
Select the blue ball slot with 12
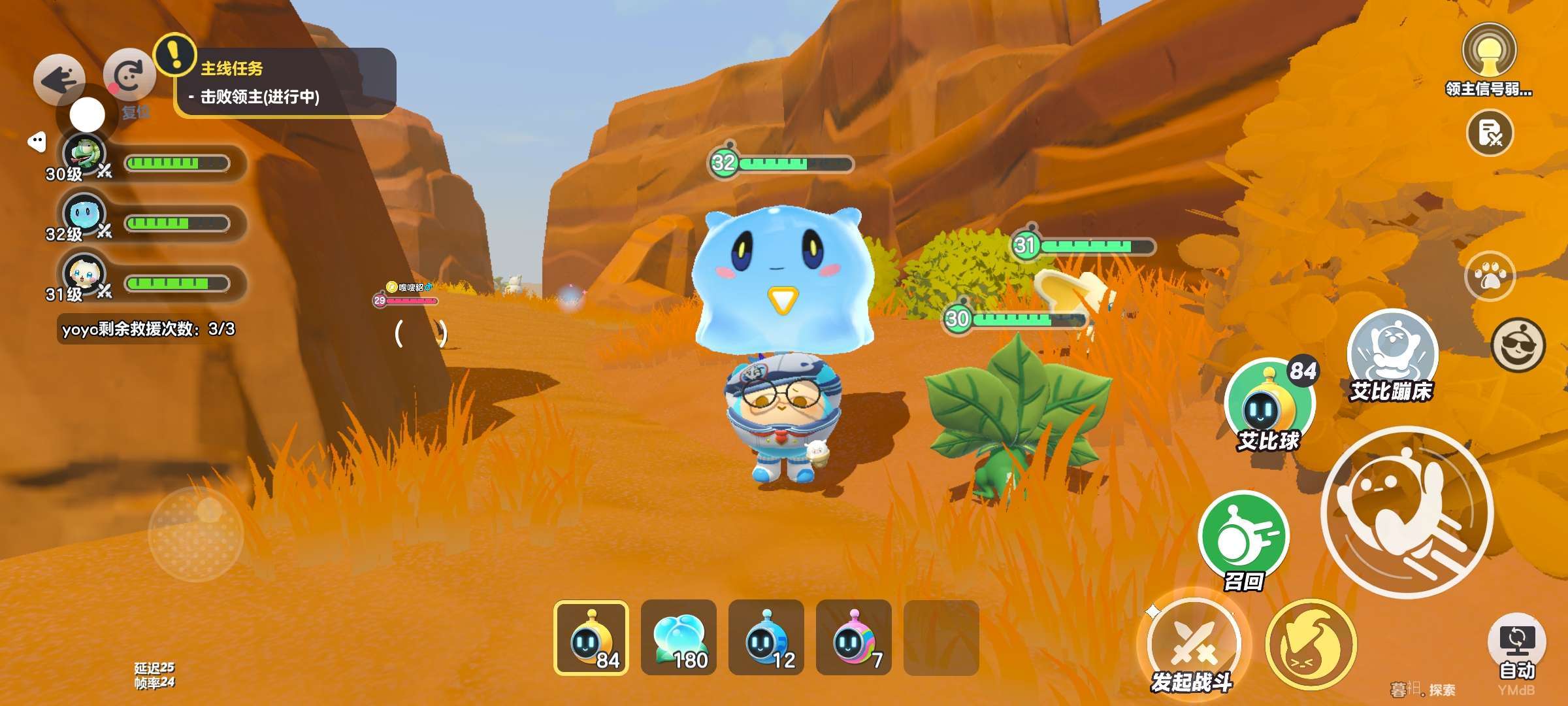click(766, 637)
